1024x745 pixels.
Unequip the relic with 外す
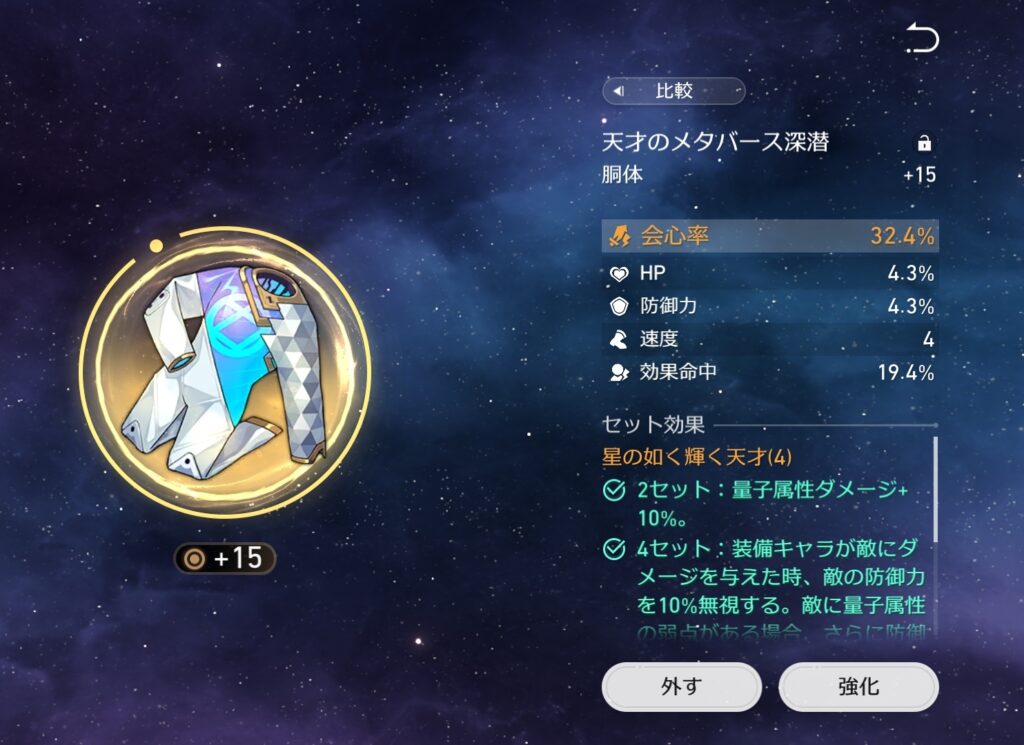681,687
